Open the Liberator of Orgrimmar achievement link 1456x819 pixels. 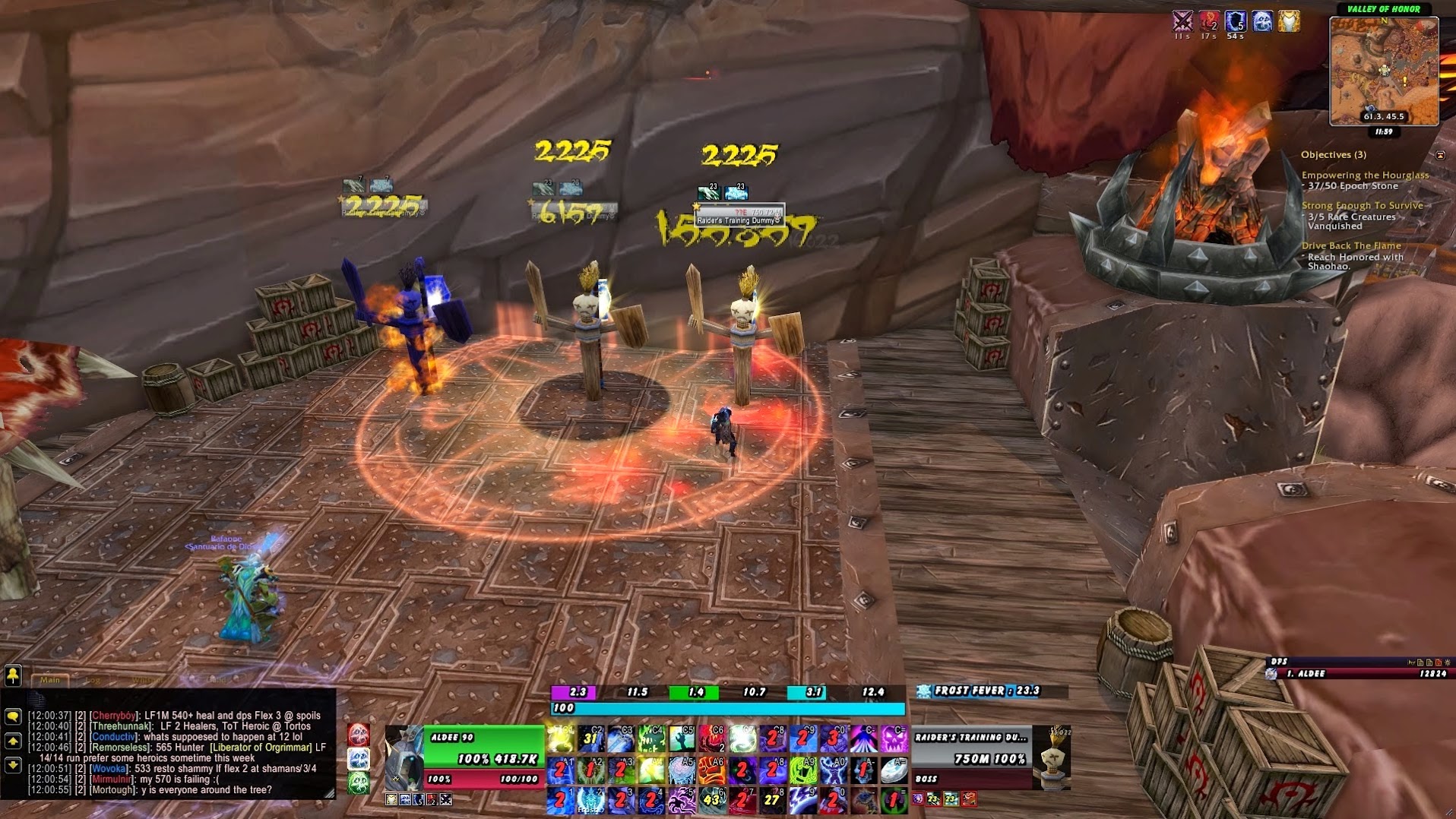[x=261, y=748]
